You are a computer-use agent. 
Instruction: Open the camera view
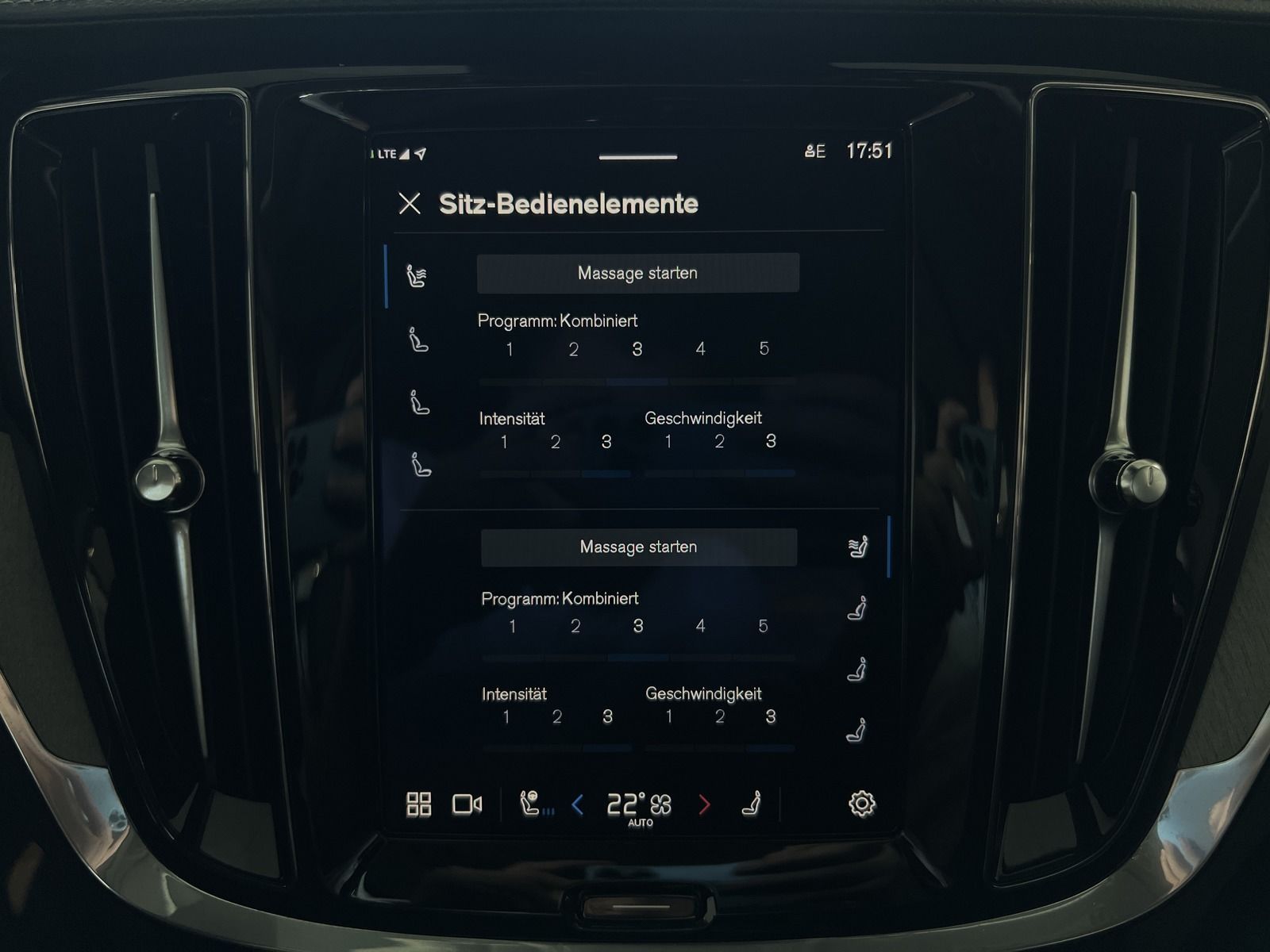(467, 804)
